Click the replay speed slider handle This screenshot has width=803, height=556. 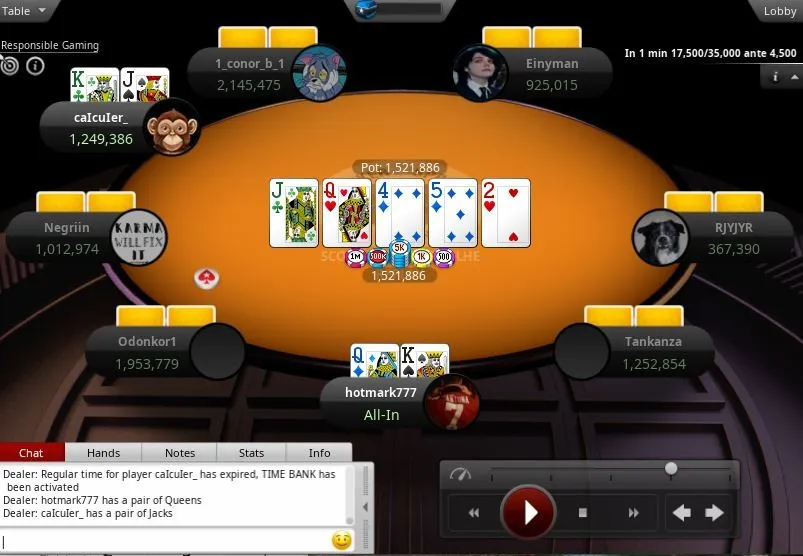click(x=671, y=468)
